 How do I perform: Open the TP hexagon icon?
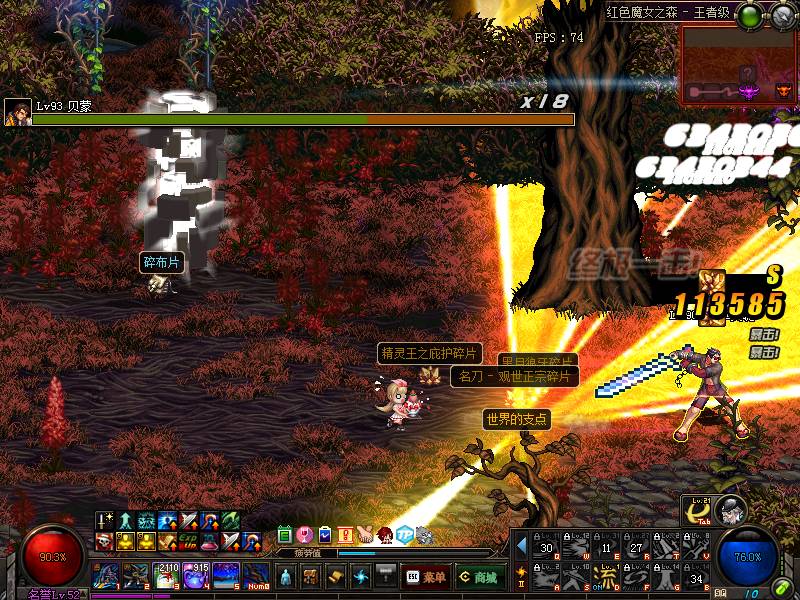pos(404,534)
